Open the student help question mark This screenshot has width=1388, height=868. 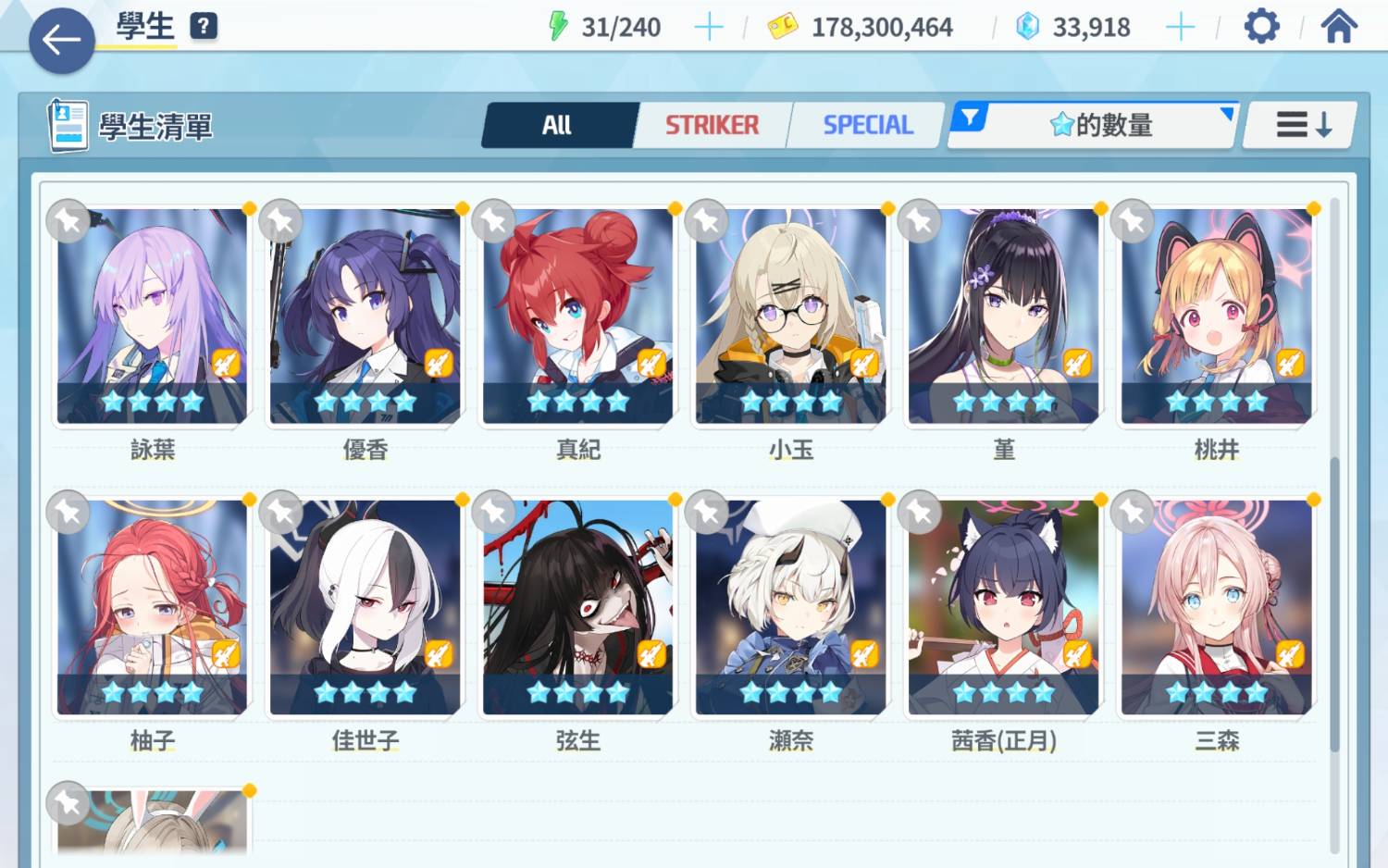click(x=204, y=26)
